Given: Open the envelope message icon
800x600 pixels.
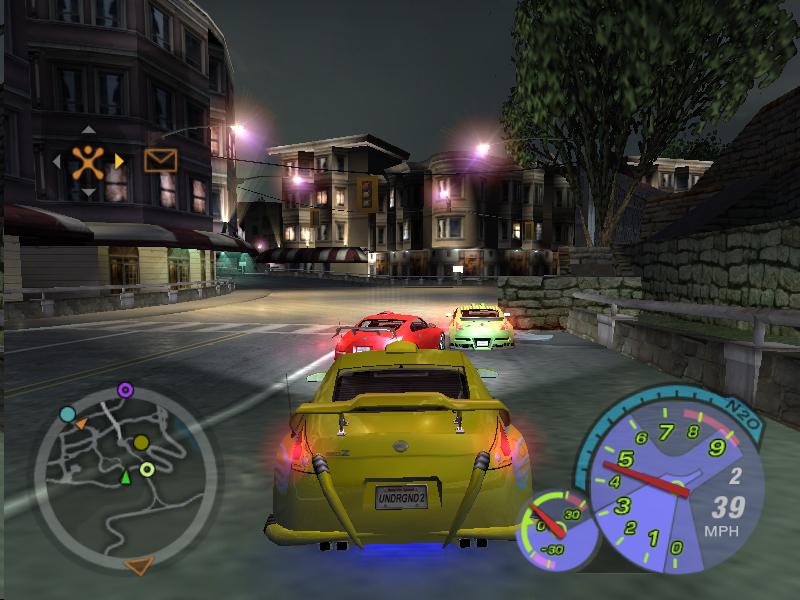Looking at the screenshot, I should 160,159.
